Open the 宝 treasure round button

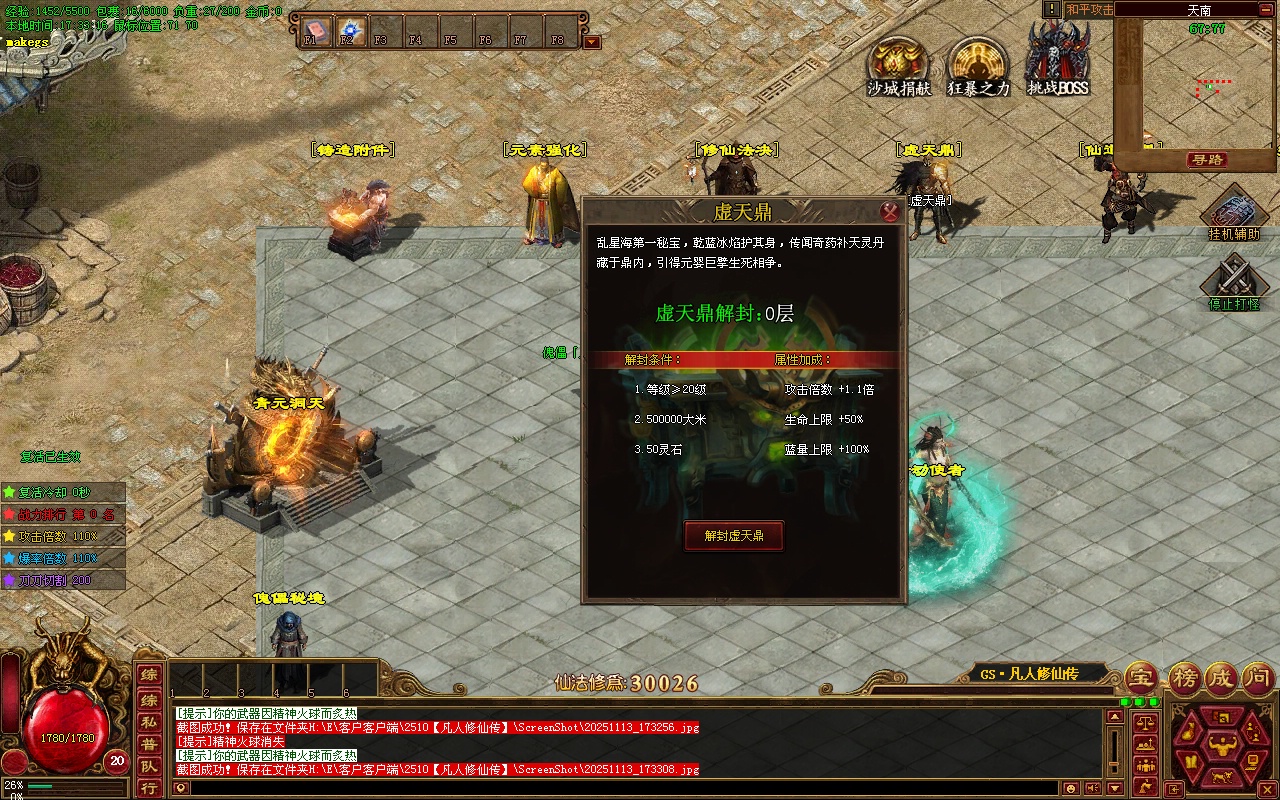point(1141,679)
